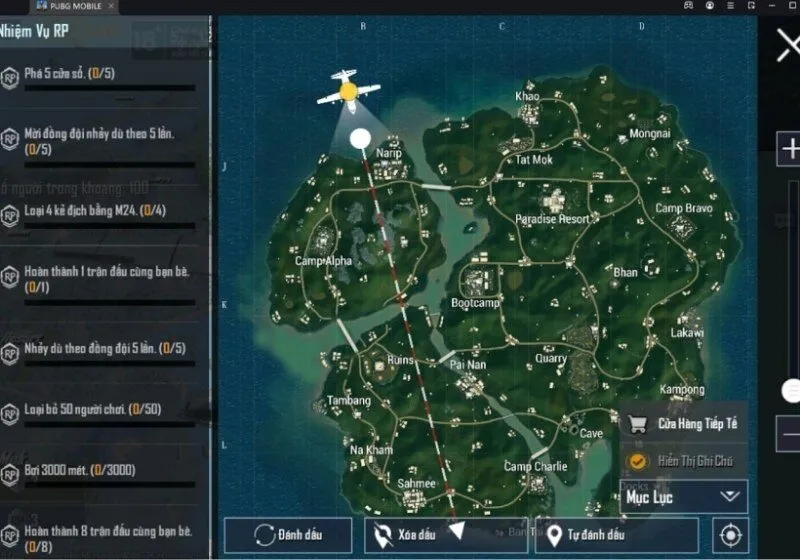This screenshot has width=800, height=560.
Task: Recenter map using the crosshair target icon
Action: [x=729, y=534]
